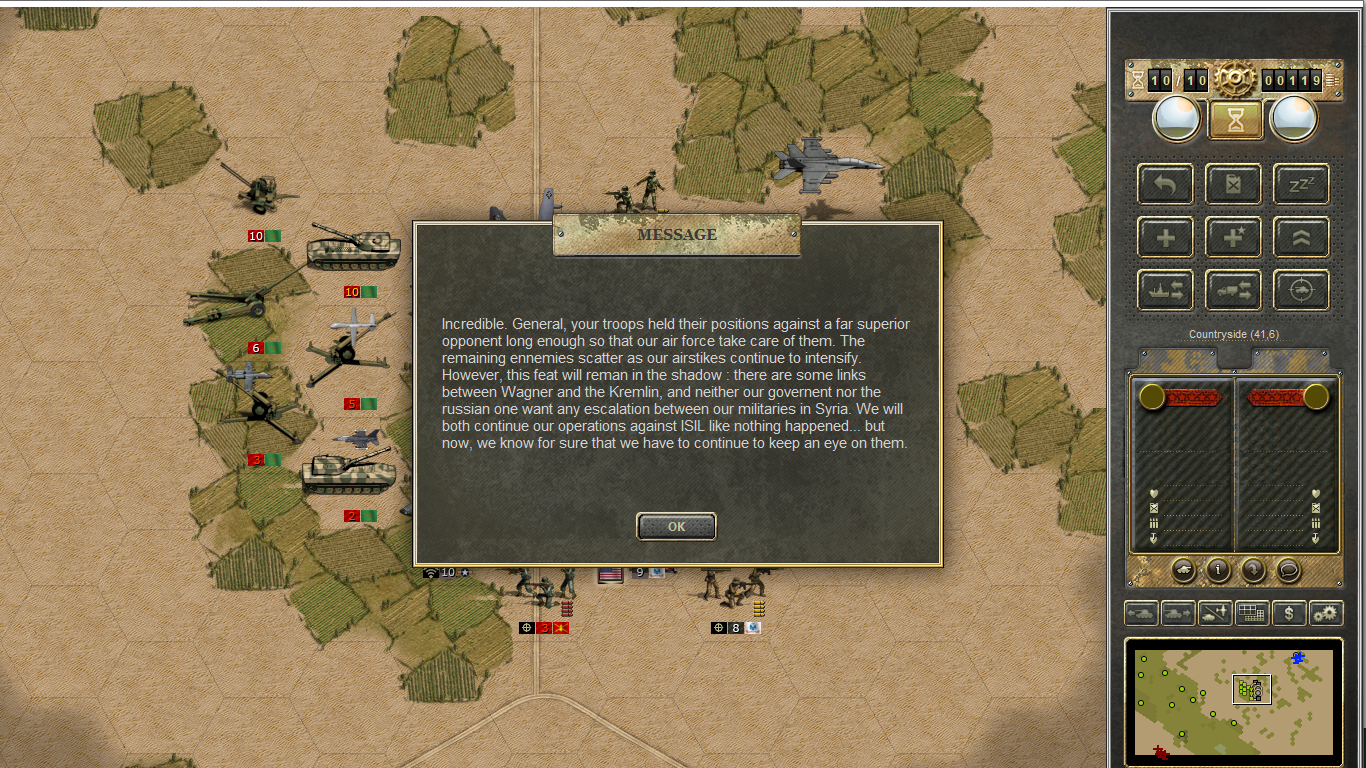Screen dimensions: 1366x768
Task: Switch ground/air view with tank-plane button
Action: (1215, 613)
